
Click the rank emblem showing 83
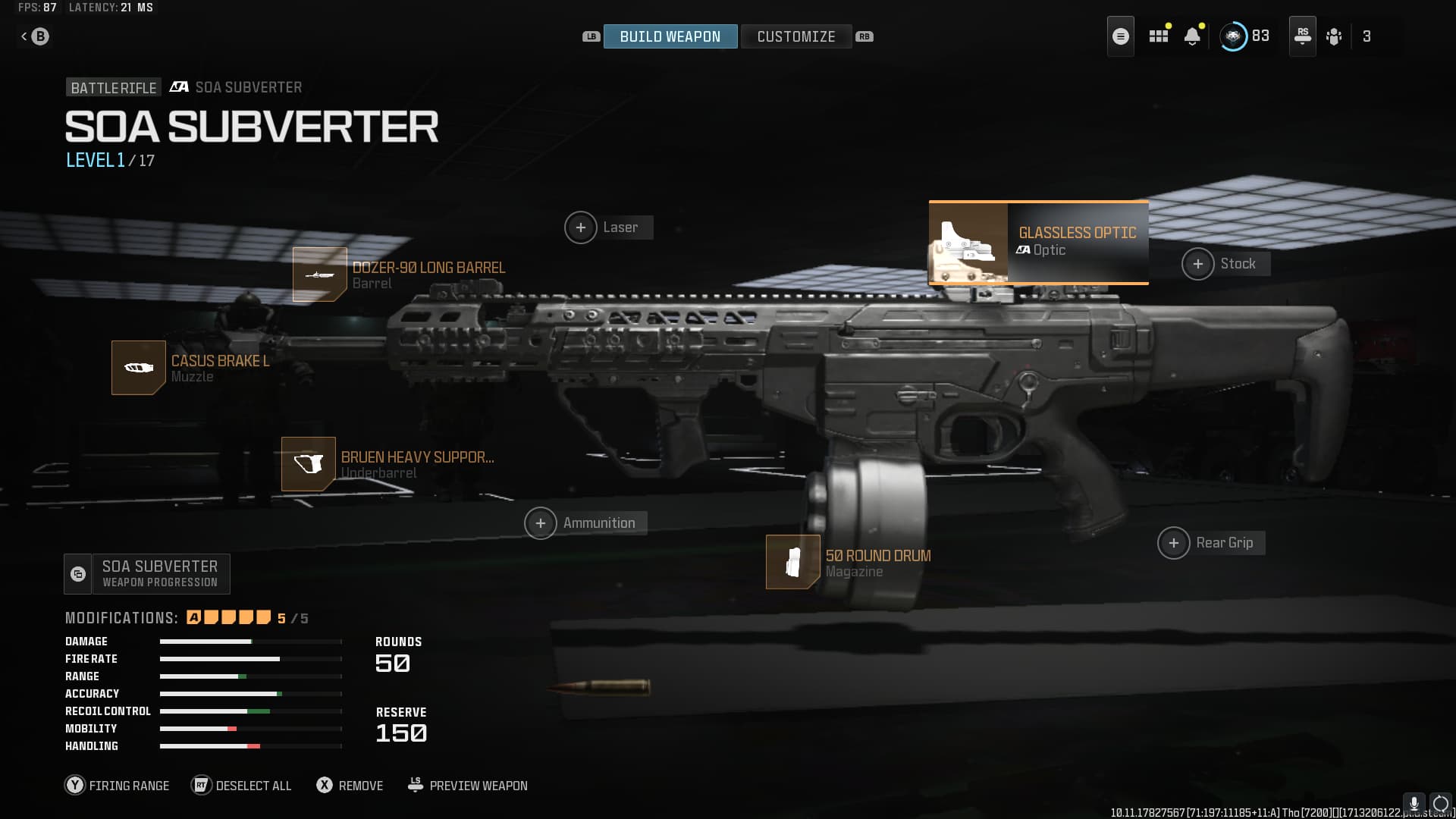click(x=1236, y=36)
